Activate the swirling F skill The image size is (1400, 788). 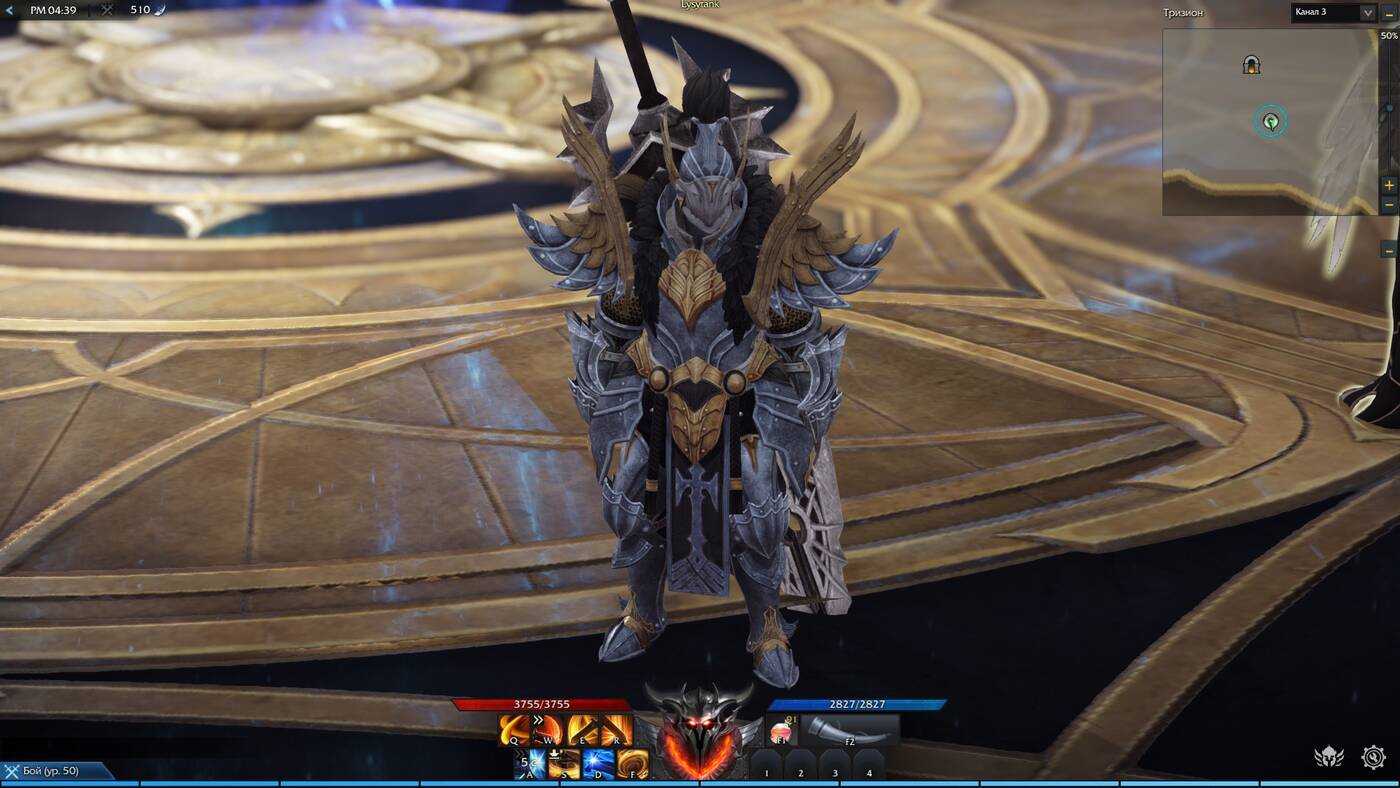[x=632, y=764]
